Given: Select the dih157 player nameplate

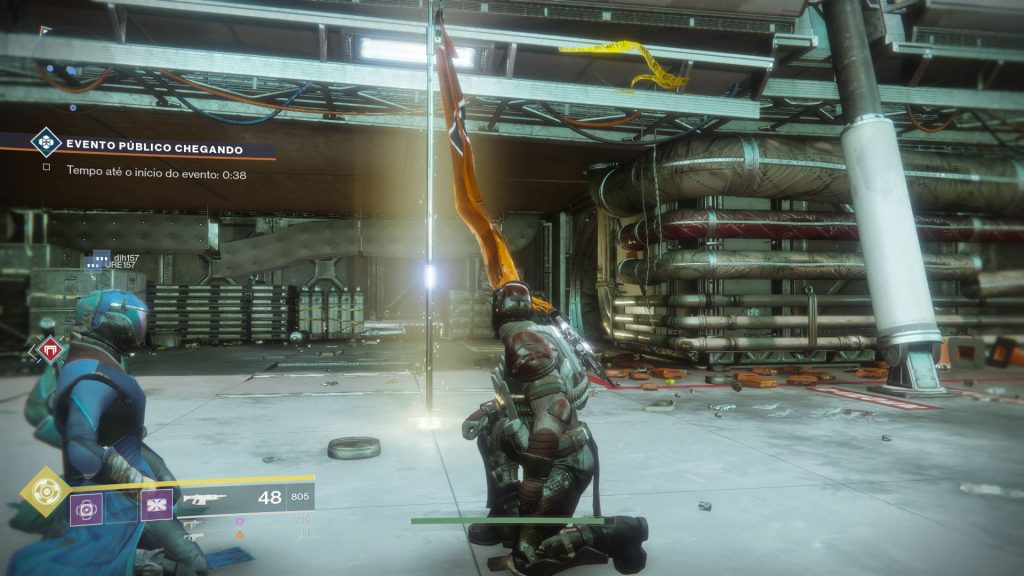Looking at the screenshot, I should coord(124,258).
